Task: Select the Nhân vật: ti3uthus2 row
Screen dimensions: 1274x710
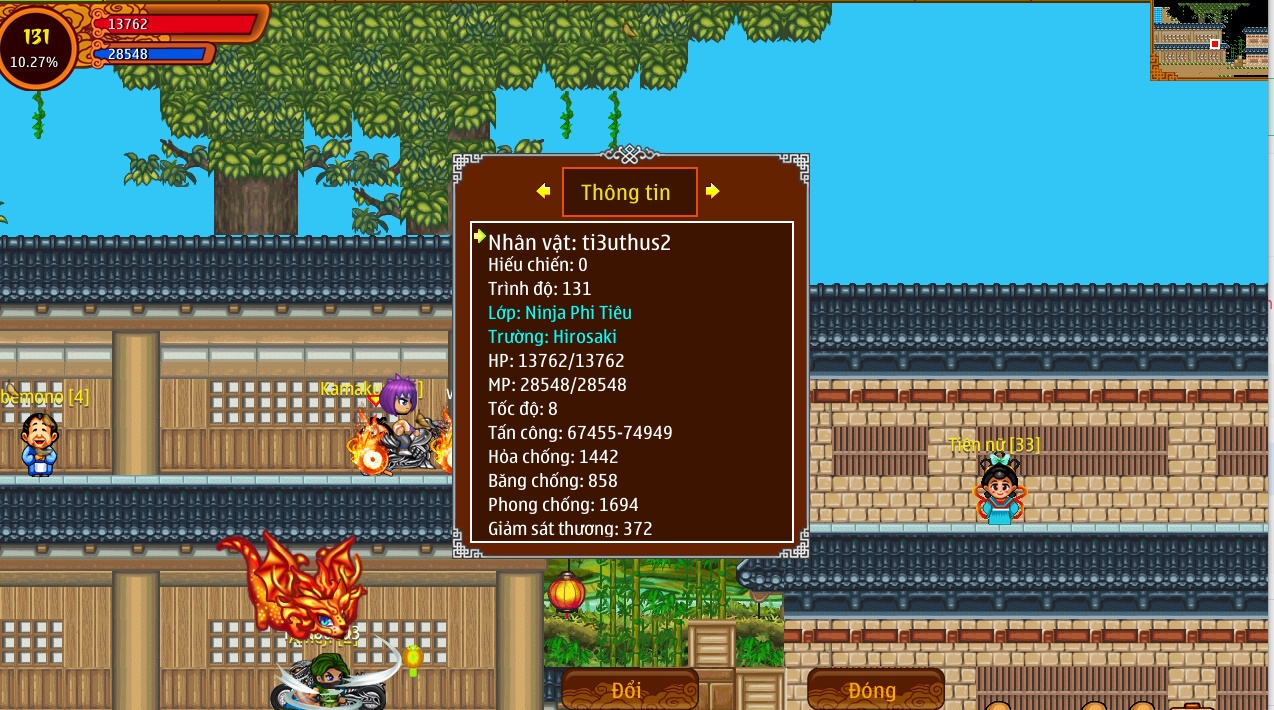Action: tap(579, 242)
